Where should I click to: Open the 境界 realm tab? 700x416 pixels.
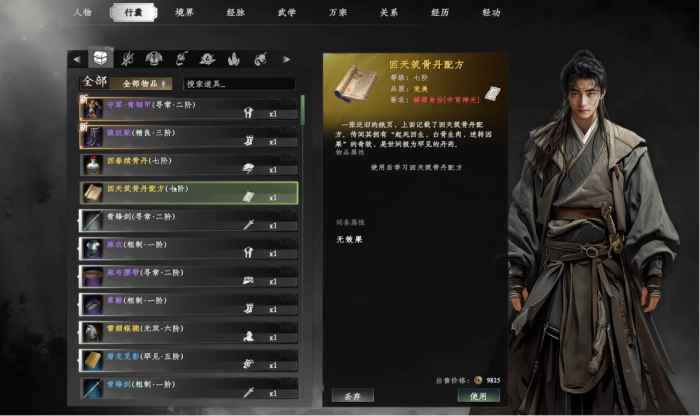(x=185, y=12)
